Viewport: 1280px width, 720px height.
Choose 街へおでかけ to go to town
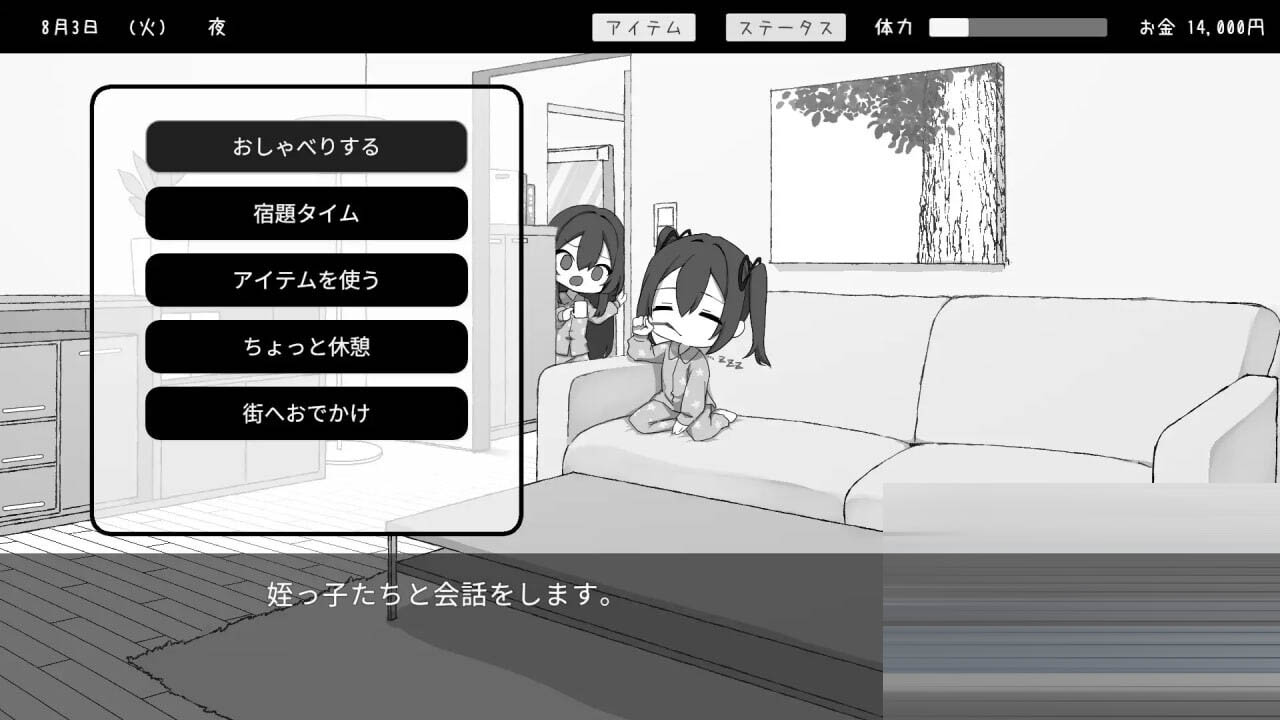point(306,412)
